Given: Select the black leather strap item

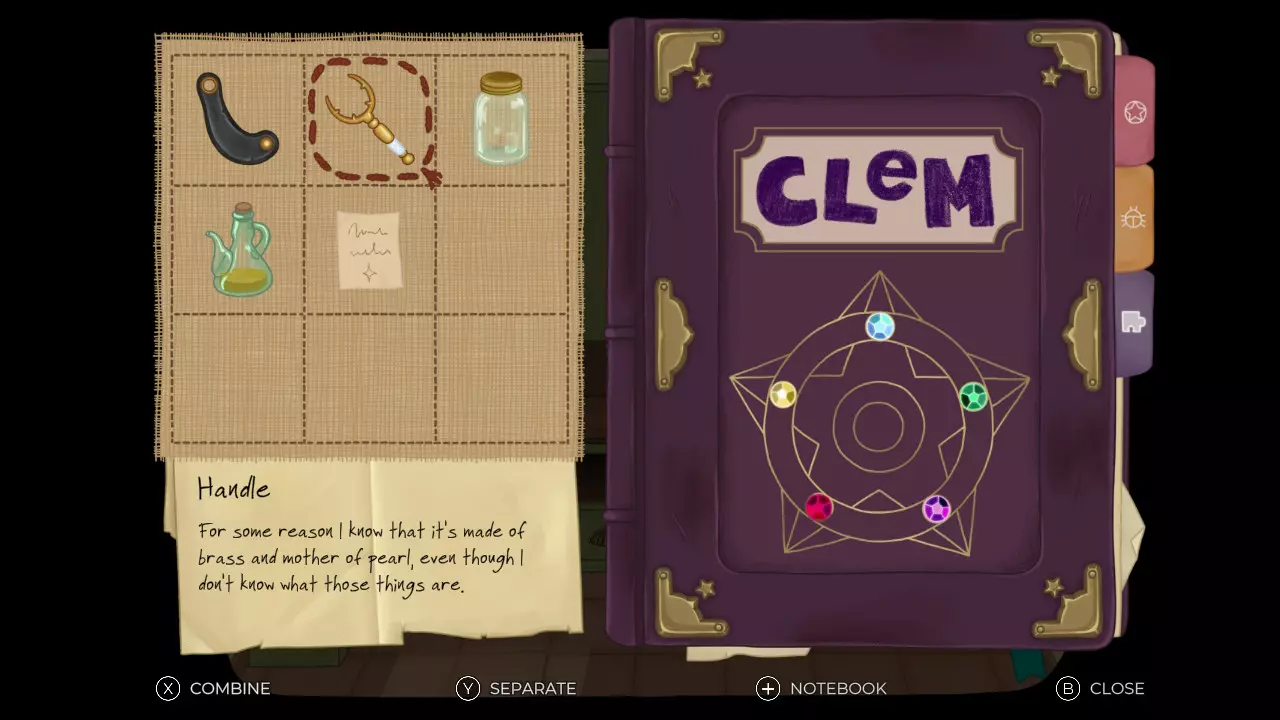Looking at the screenshot, I should coord(236,118).
